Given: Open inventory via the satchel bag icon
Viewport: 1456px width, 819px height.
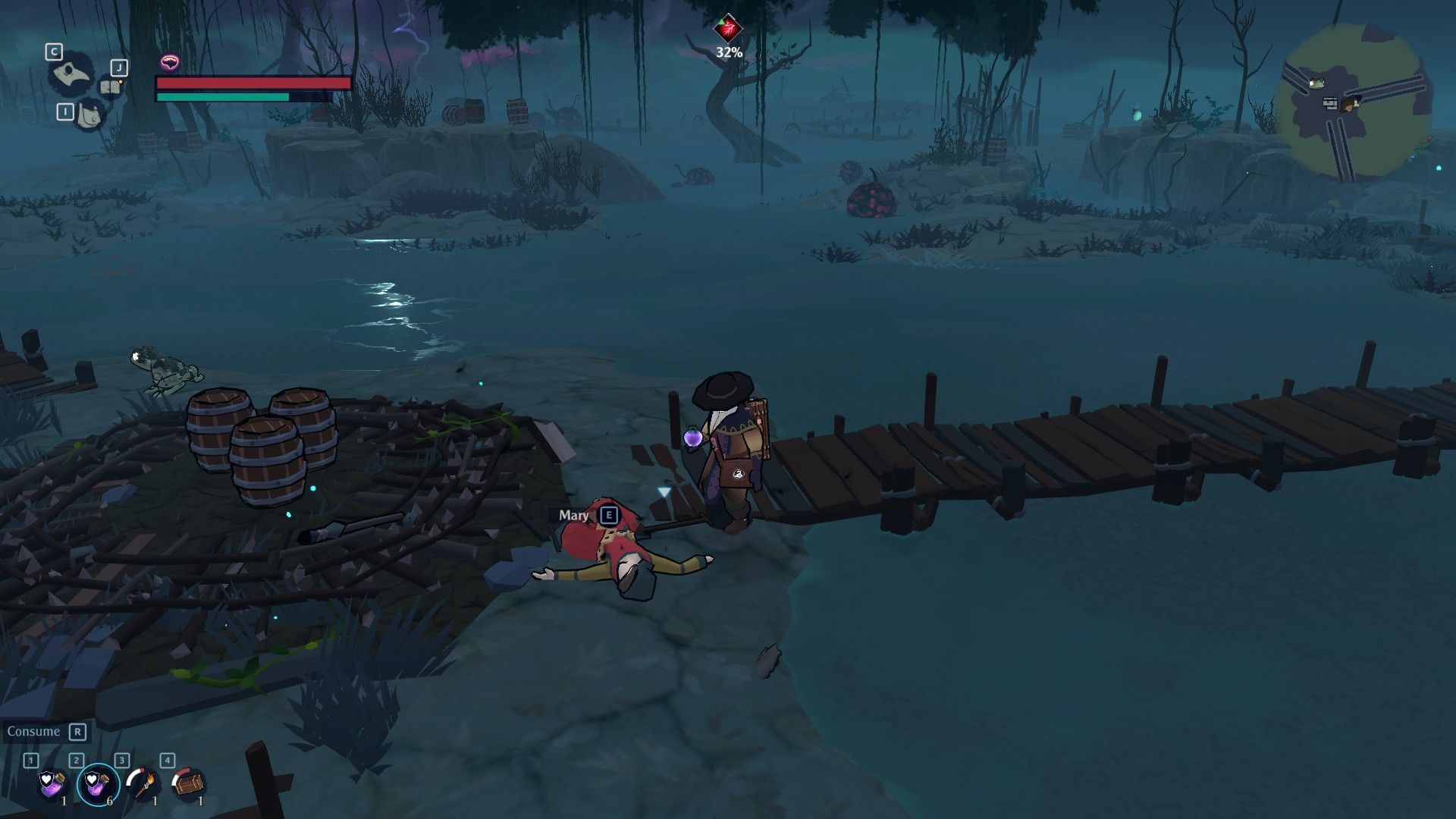Looking at the screenshot, I should point(91,115).
